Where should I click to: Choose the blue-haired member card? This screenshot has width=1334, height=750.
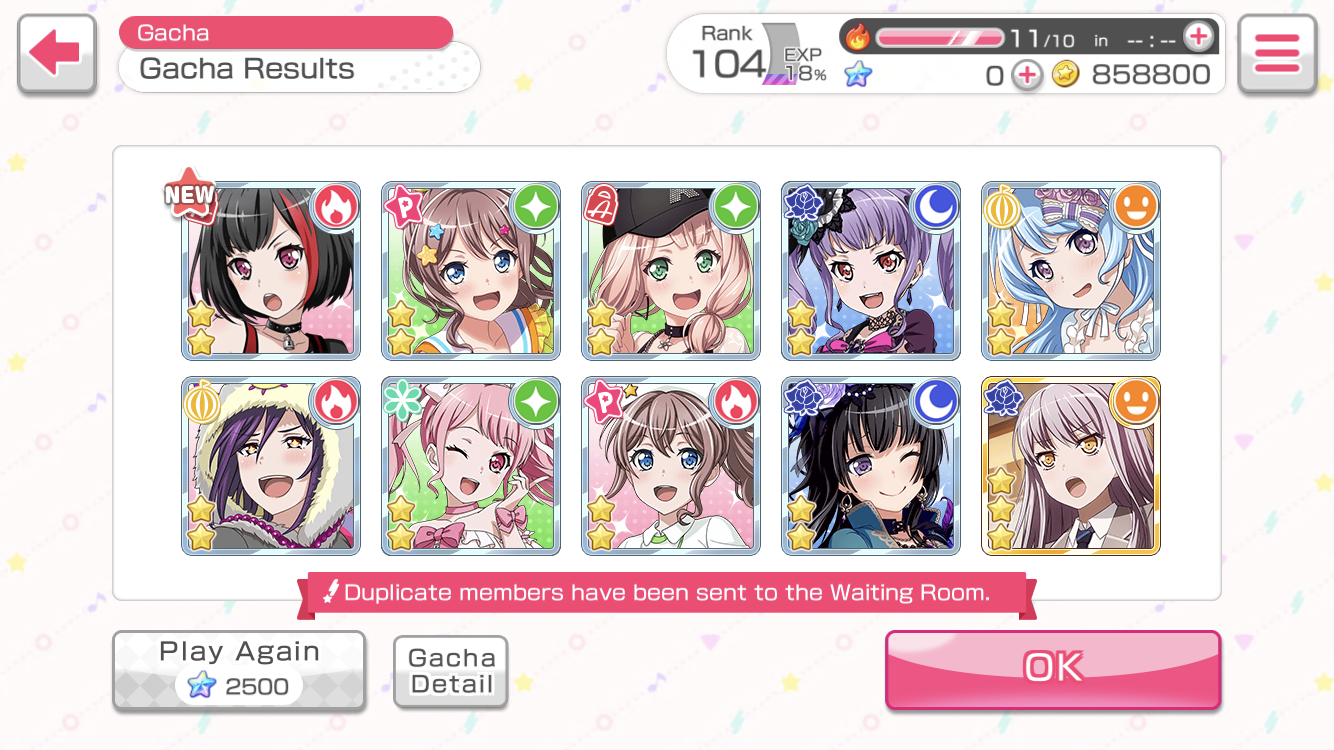[x=1071, y=271]
